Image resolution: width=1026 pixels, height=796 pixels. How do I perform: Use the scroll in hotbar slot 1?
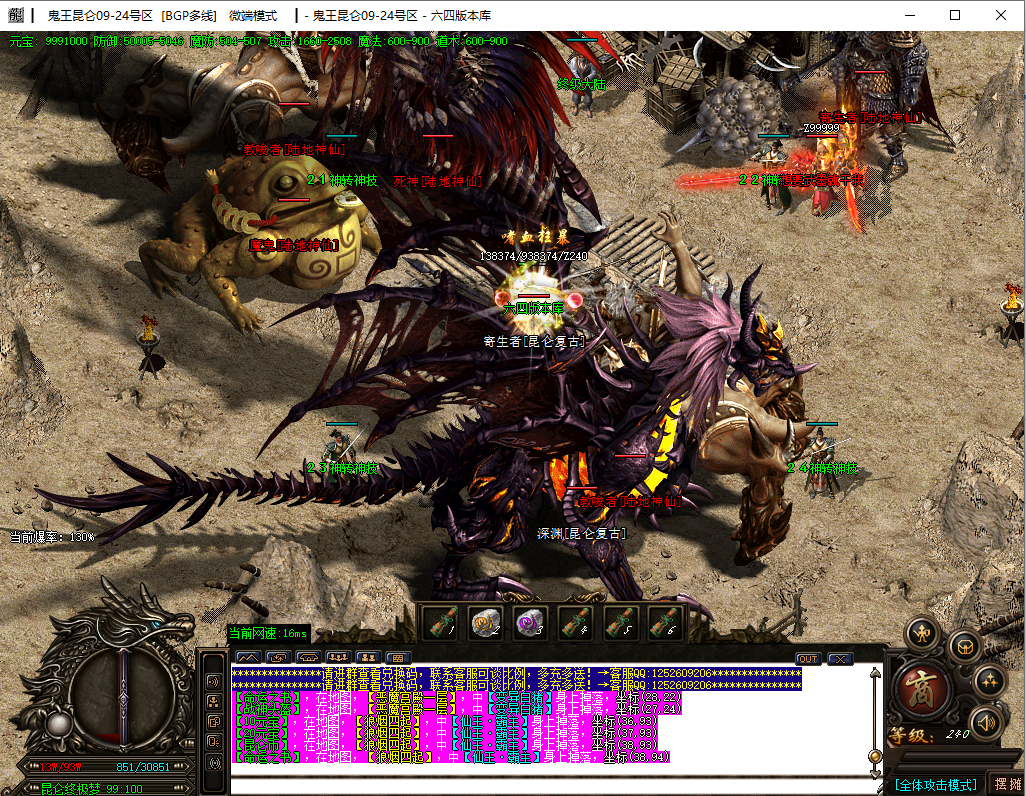441,623
